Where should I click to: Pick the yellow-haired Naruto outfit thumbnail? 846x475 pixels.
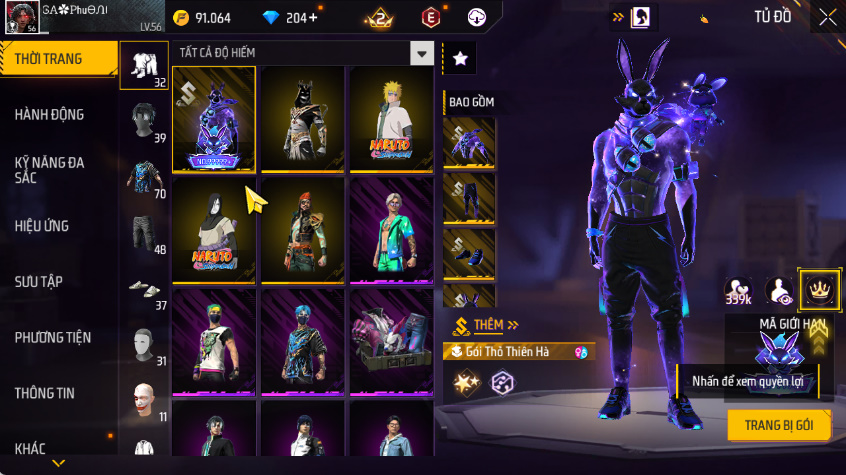pyautogui.click(x=391, y=120)
